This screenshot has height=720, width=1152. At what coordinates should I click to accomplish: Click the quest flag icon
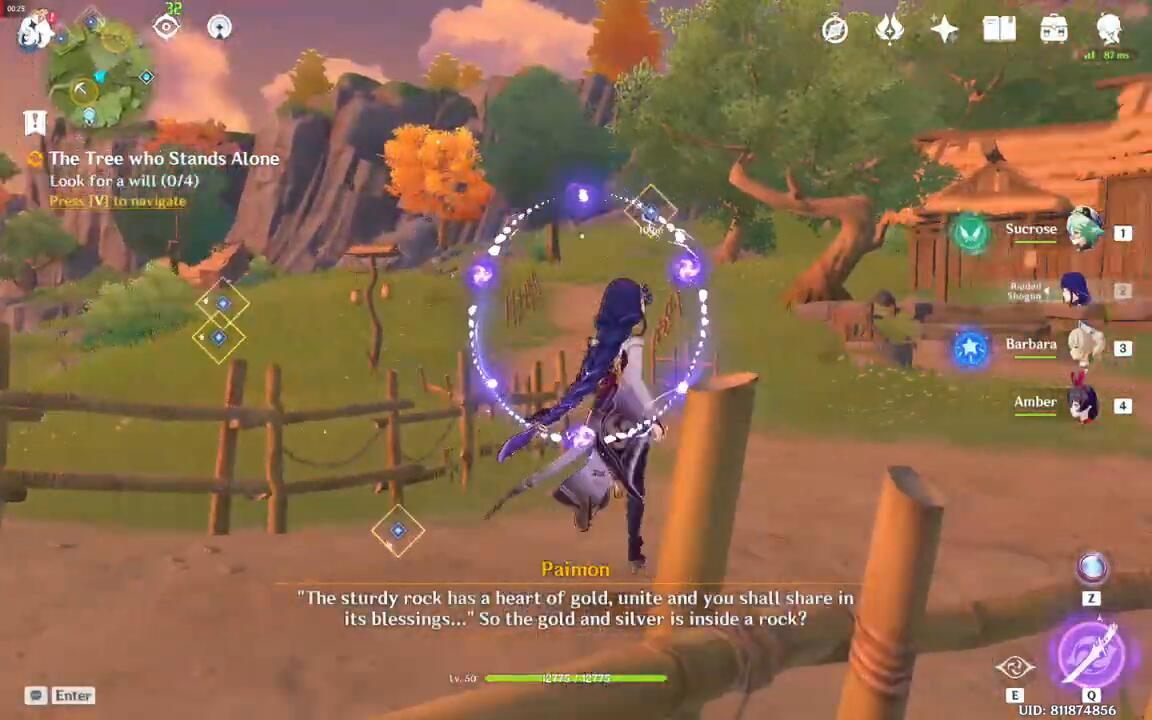pyautogui.click(x=35, y=123)
